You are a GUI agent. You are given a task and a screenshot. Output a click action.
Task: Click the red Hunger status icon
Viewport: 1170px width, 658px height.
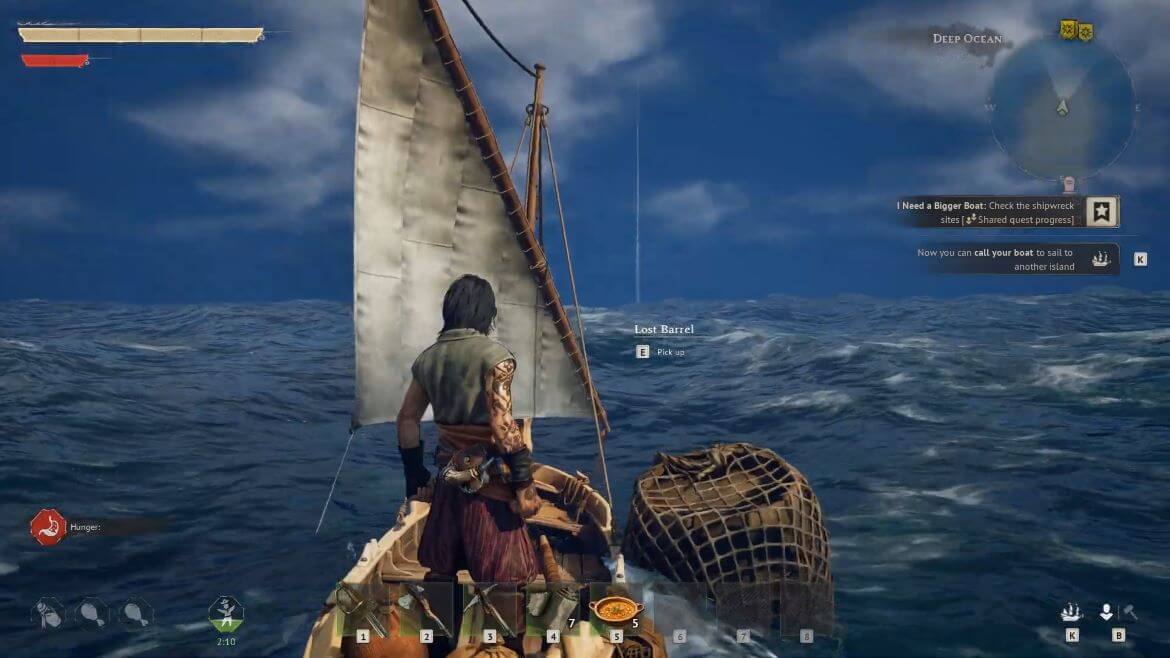point(47,526)
